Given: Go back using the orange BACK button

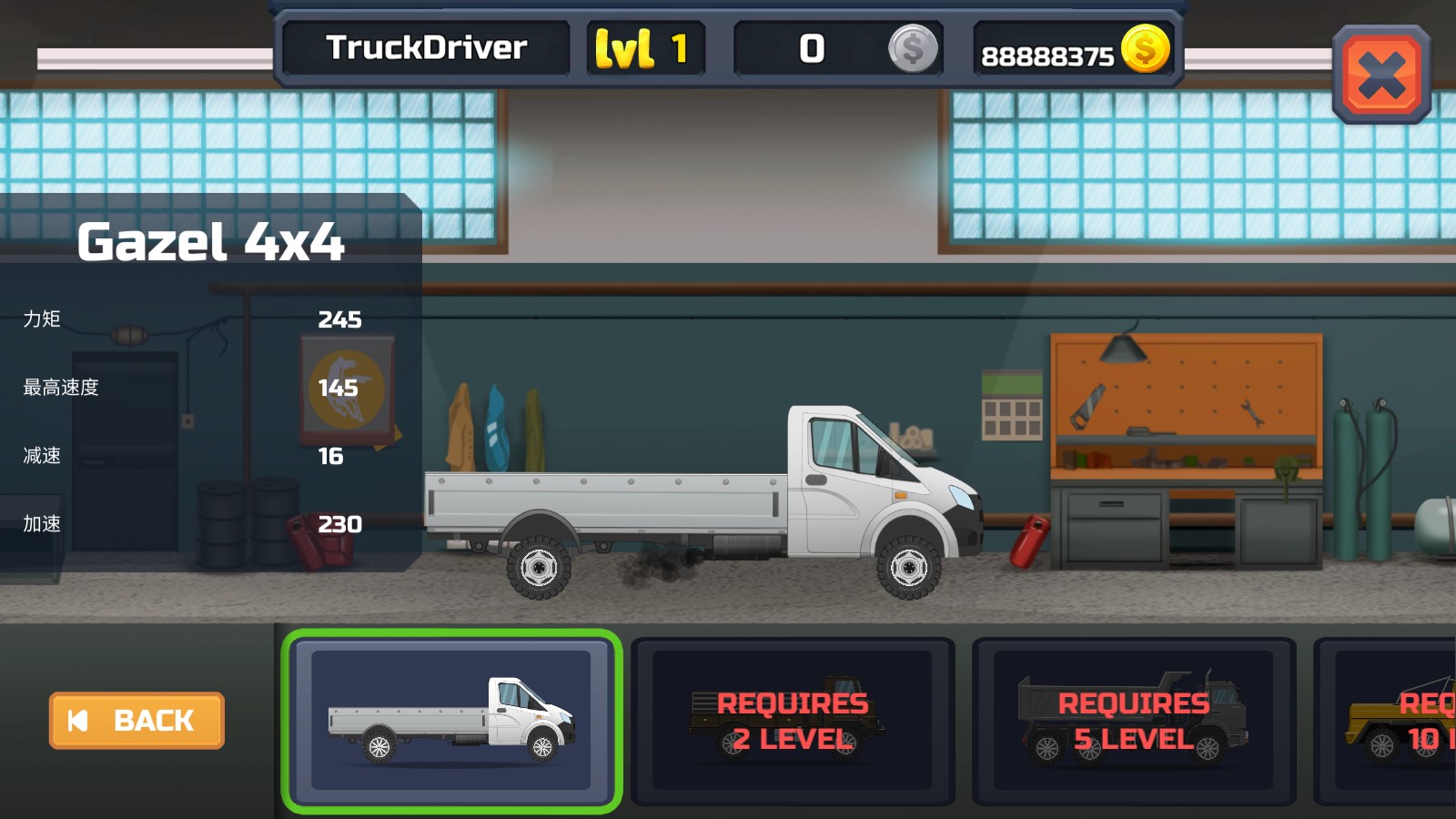Looking at the screenshot, I should pos(136,721).
